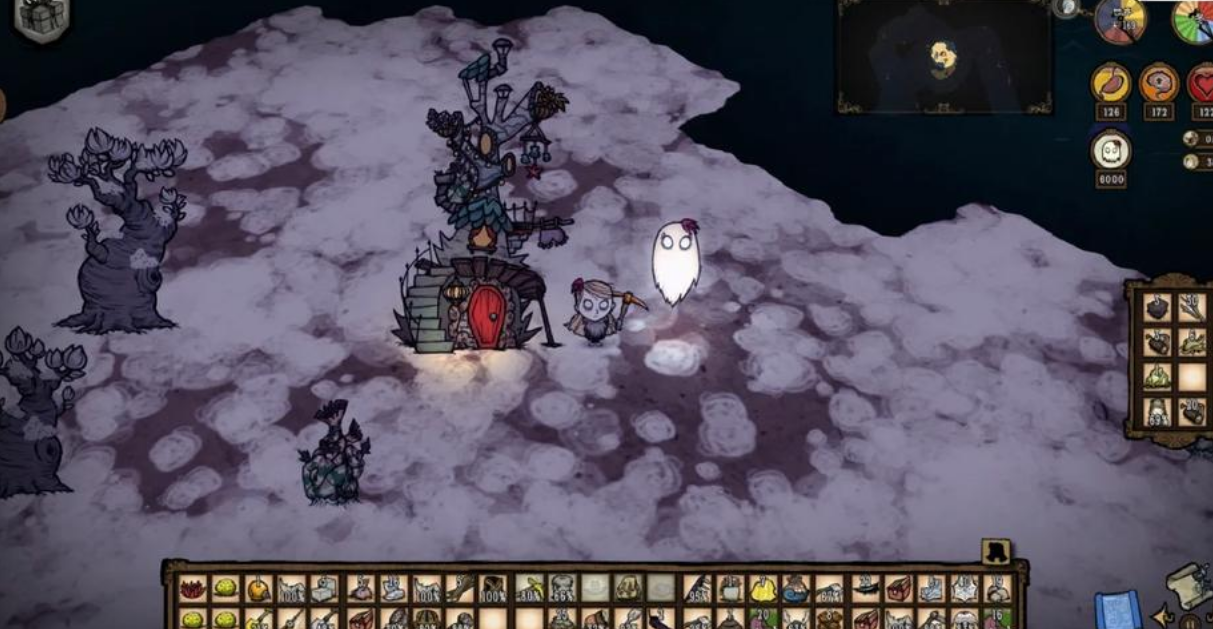Click the minimap panel
1213x629 pixels.
(x=944, y=56)
